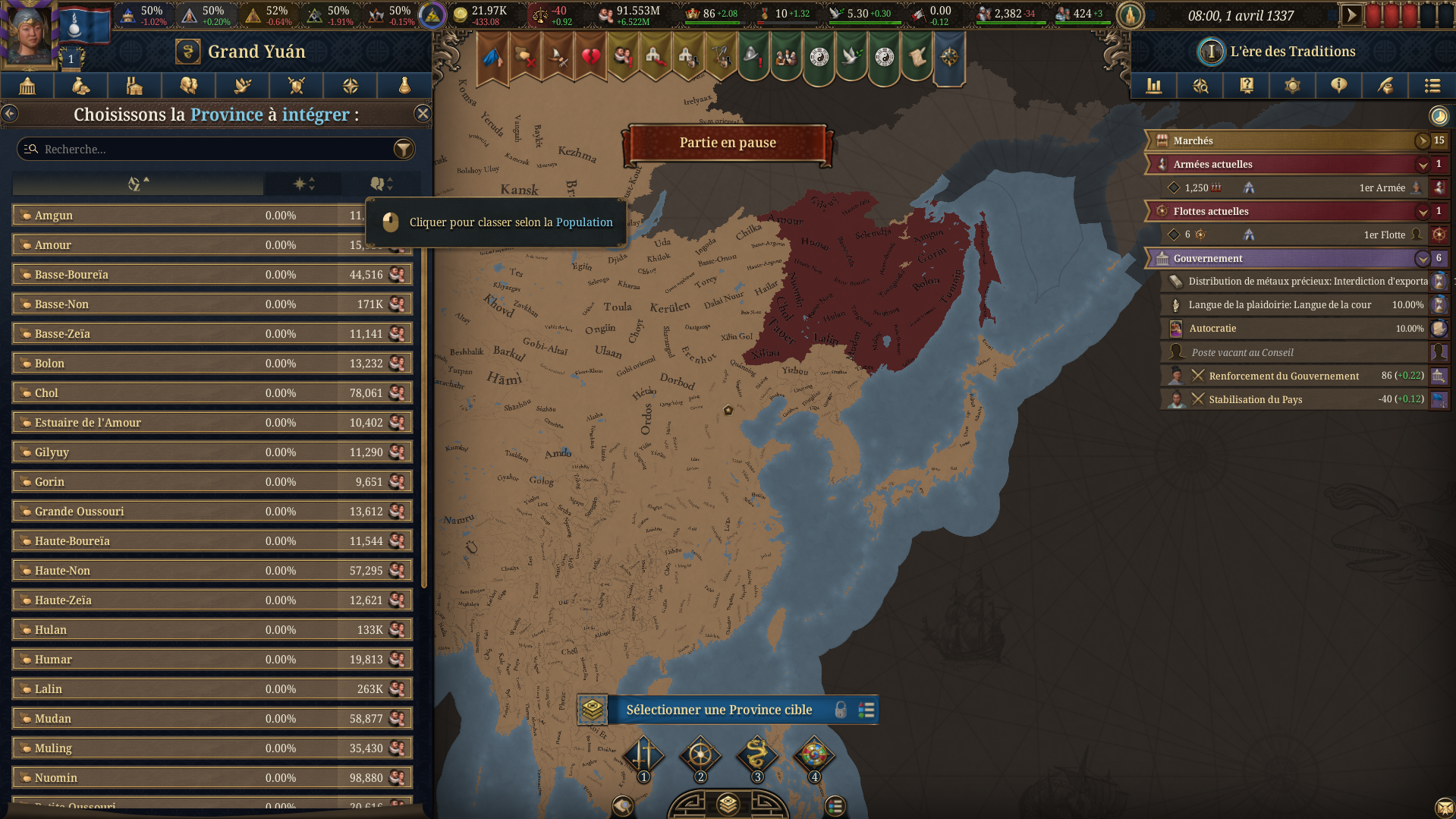Click the yin-yang green banner icon
The width and height of the screenshot is (1456, 819).
coord(818,58)
